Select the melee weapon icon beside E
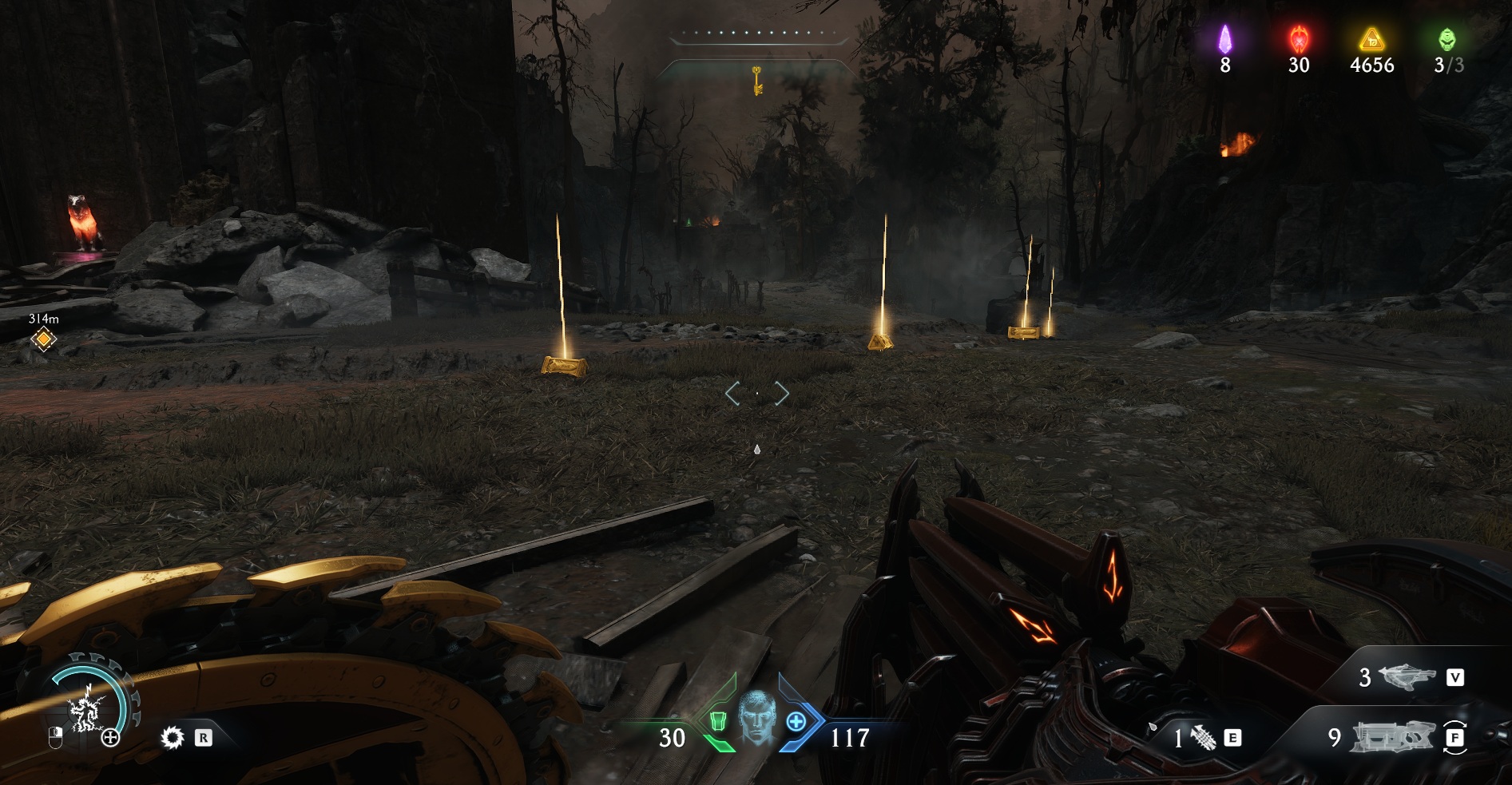This screenshot has height=785, width=1512. (x=1203, y=738)
